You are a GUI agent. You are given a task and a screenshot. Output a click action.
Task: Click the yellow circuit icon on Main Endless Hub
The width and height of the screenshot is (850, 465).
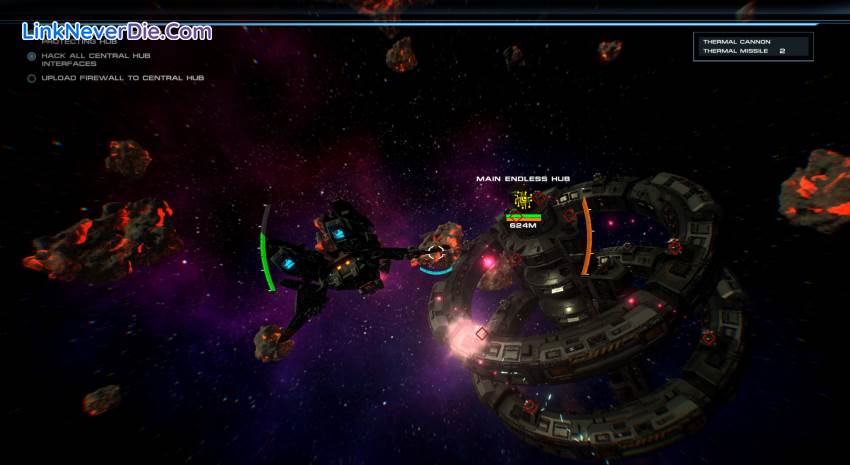point(522,199)
